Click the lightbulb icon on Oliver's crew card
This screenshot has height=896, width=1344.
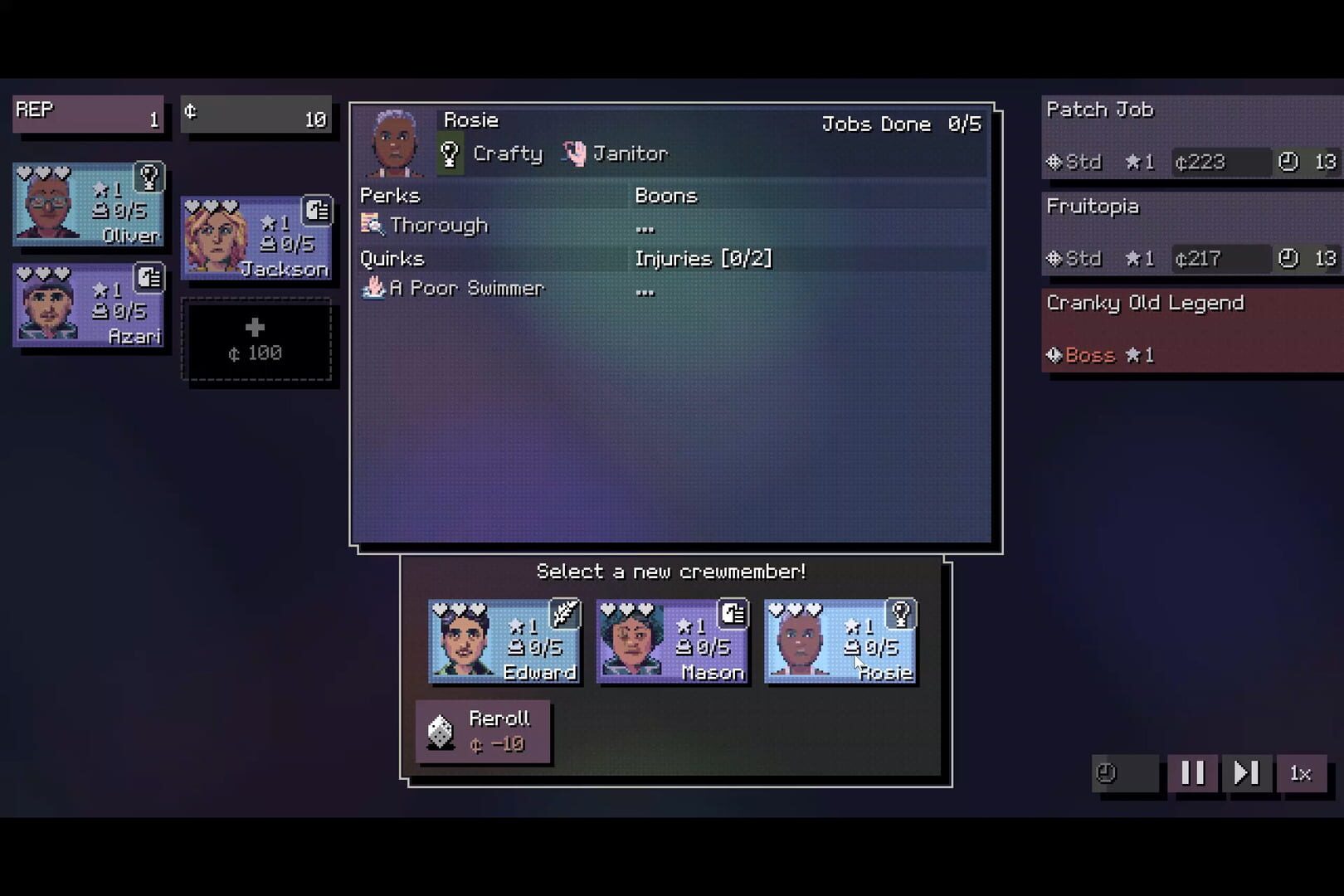tap(151, 176)
